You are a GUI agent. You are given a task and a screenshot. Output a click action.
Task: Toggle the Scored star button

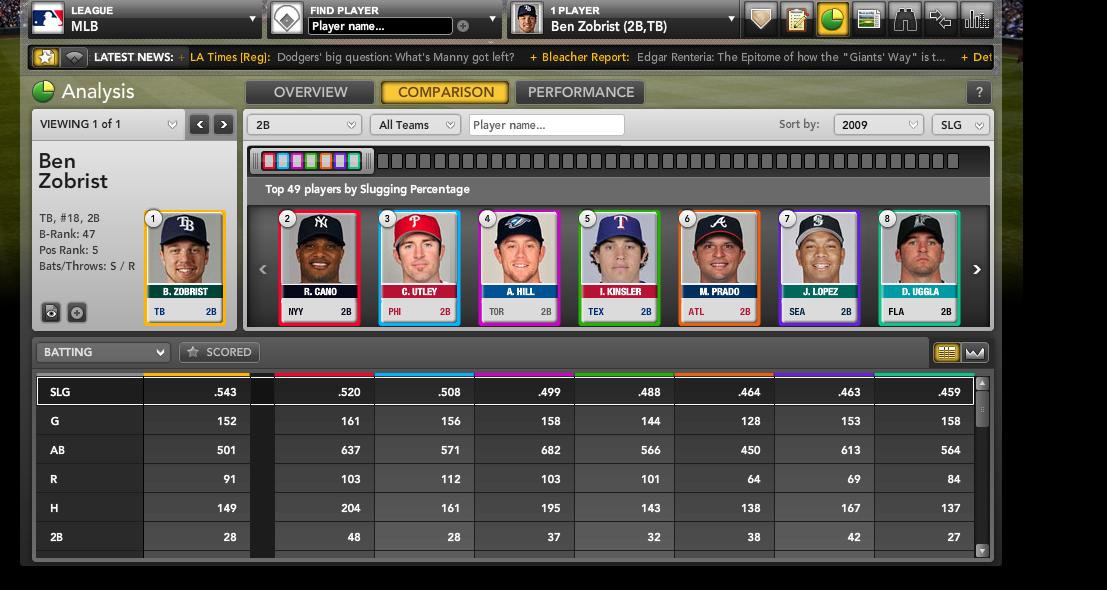[x=219, y=352]
